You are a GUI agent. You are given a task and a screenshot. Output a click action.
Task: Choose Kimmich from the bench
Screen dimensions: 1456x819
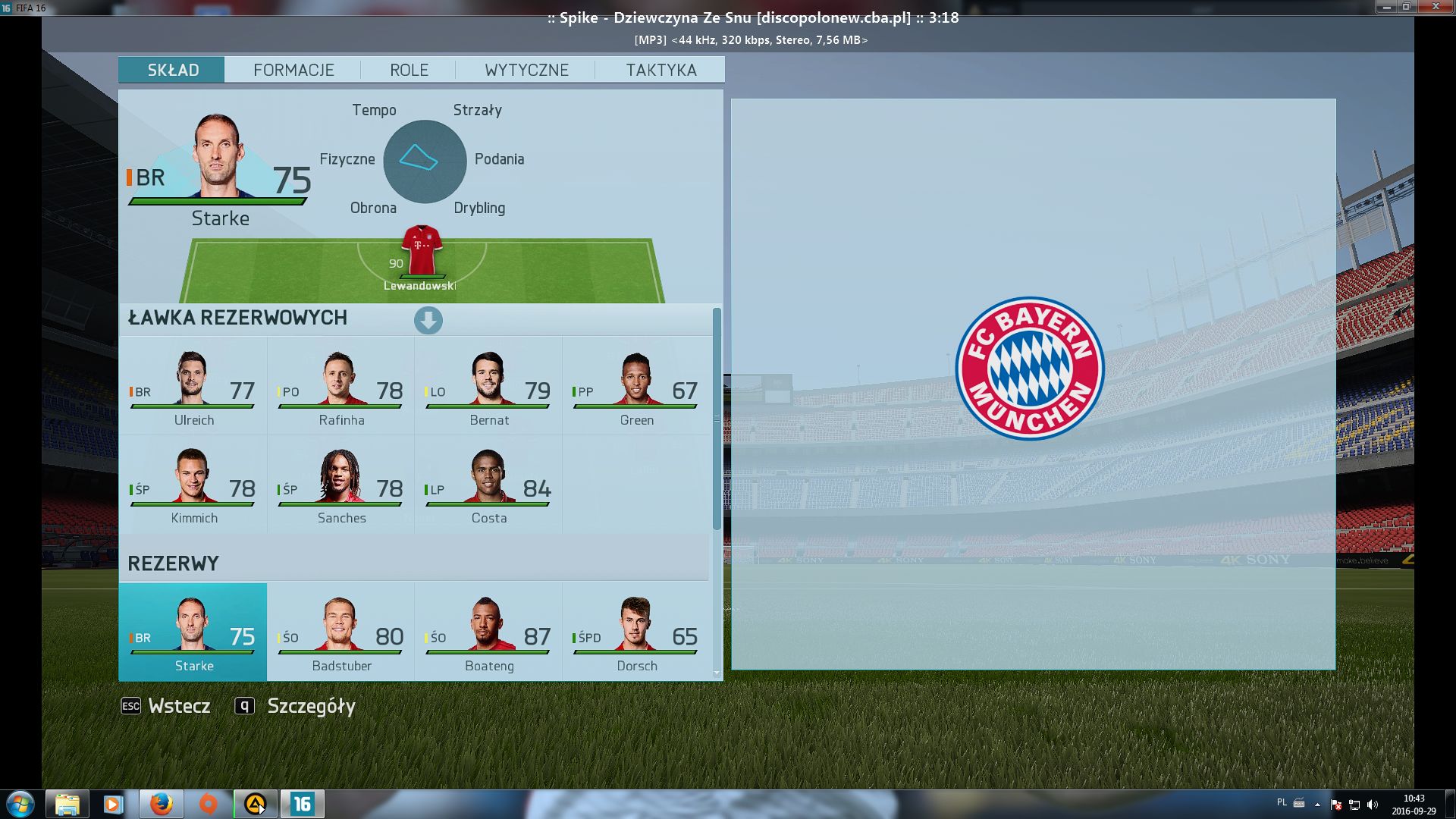[x=193, y=485]
